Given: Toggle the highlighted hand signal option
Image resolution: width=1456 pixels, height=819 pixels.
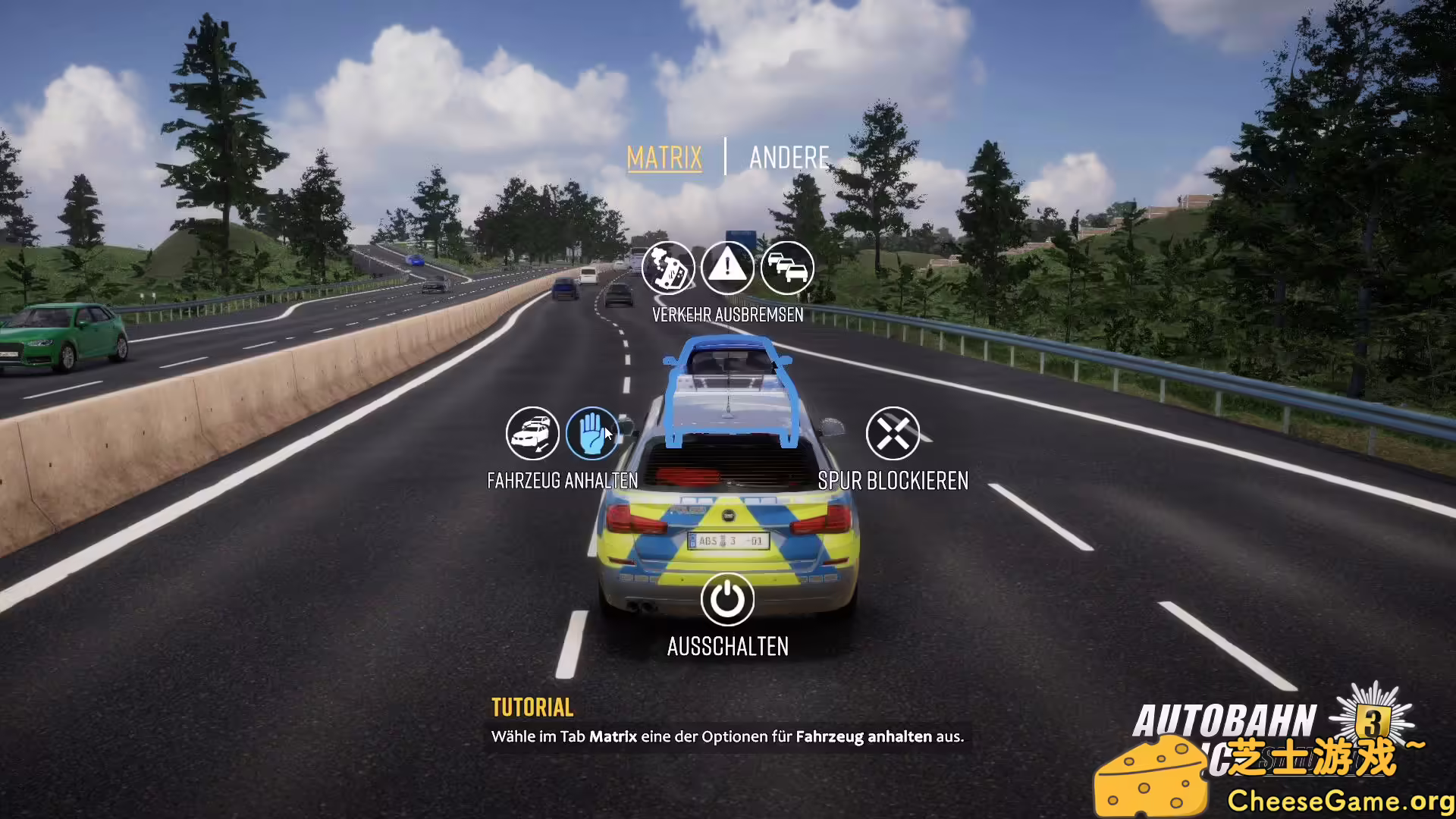Looking at the screenshot, I should pyautogui.click(x=593, y=433).
